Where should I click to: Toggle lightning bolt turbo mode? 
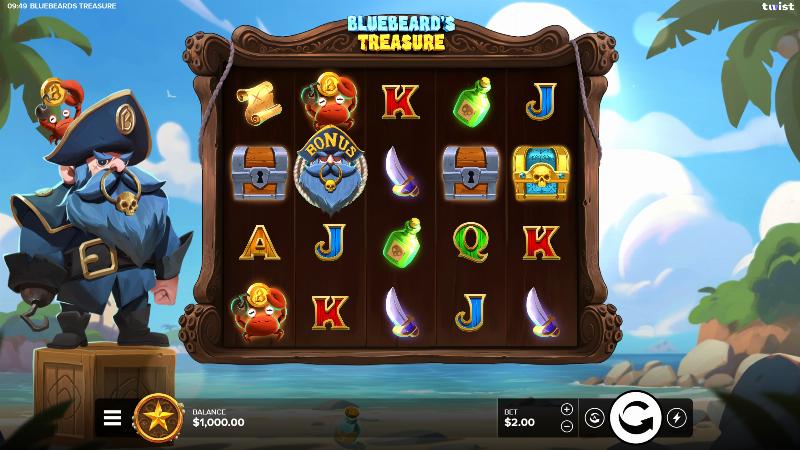click(x=676, y=418)
